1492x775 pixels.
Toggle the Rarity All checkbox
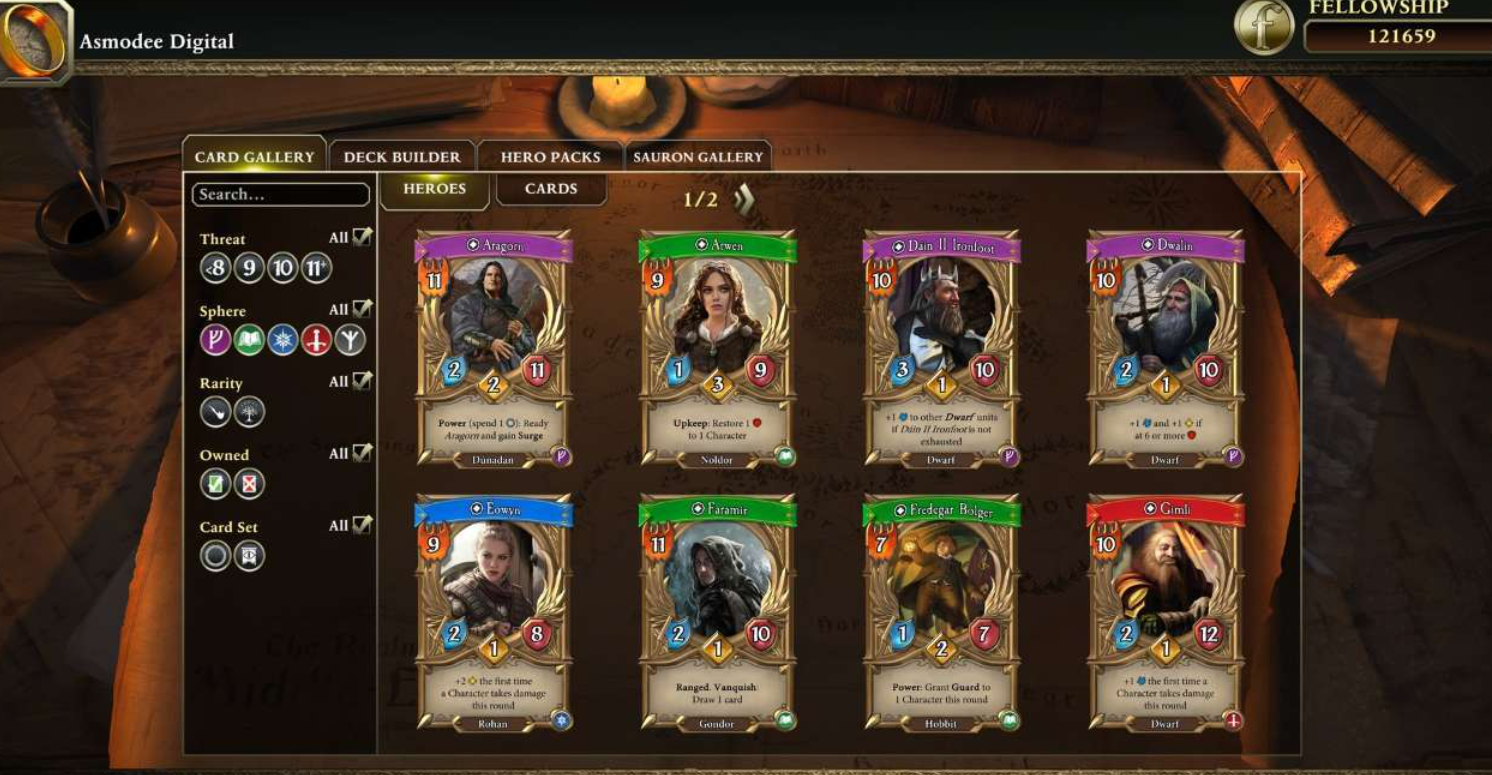(362, 381)
